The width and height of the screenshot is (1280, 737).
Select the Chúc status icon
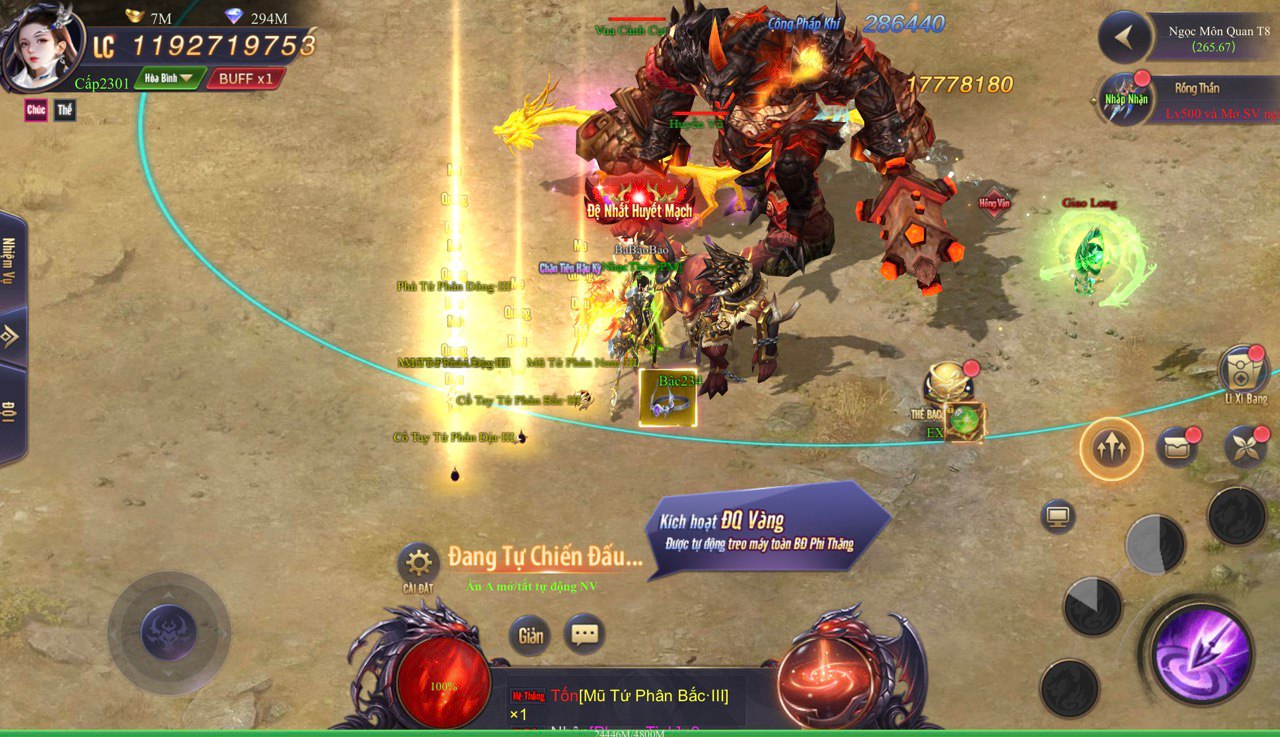pyautogui.click(x=36, y=110)
